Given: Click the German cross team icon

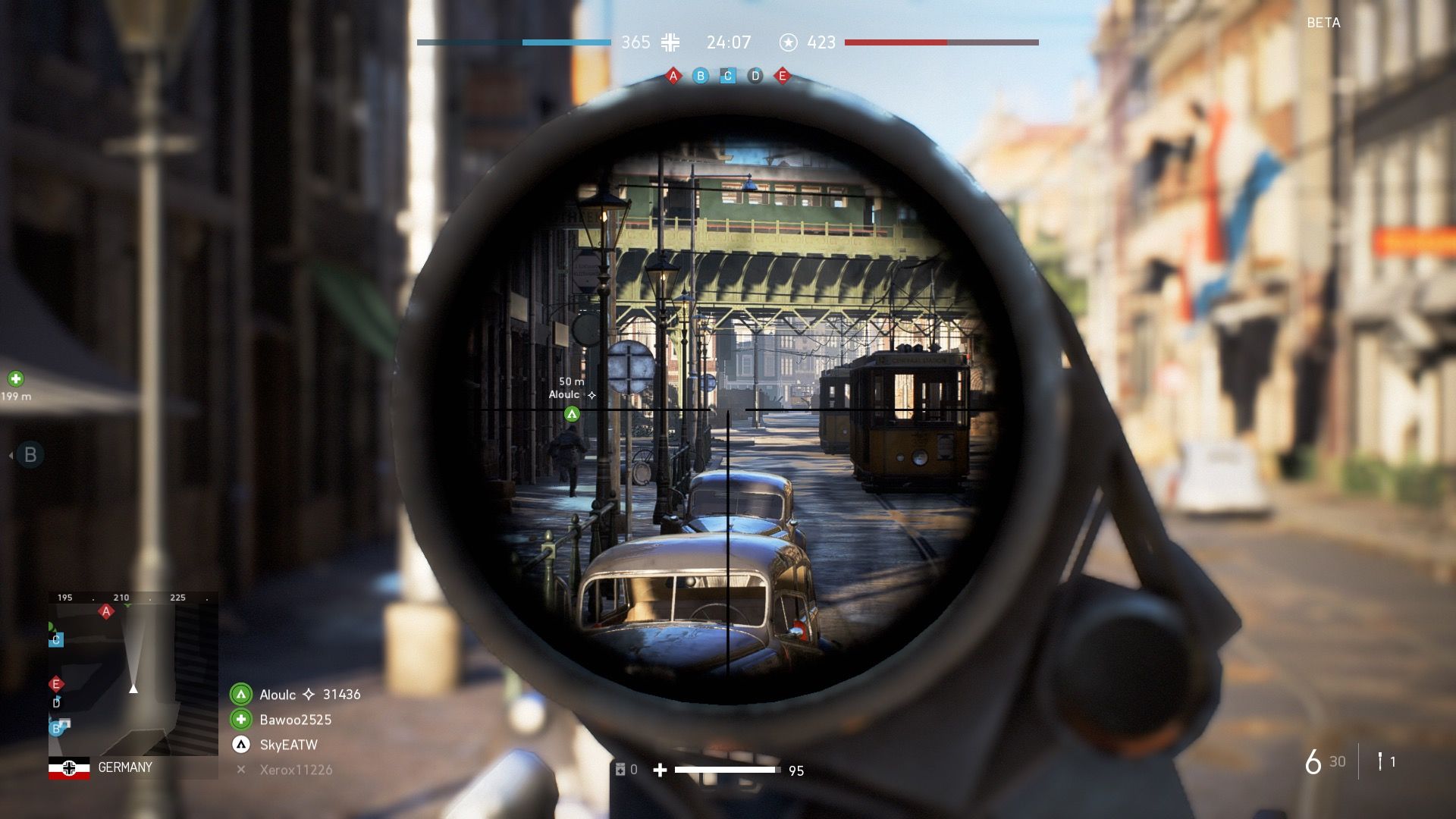Looking at the screenshot, I should coord(670,42).
